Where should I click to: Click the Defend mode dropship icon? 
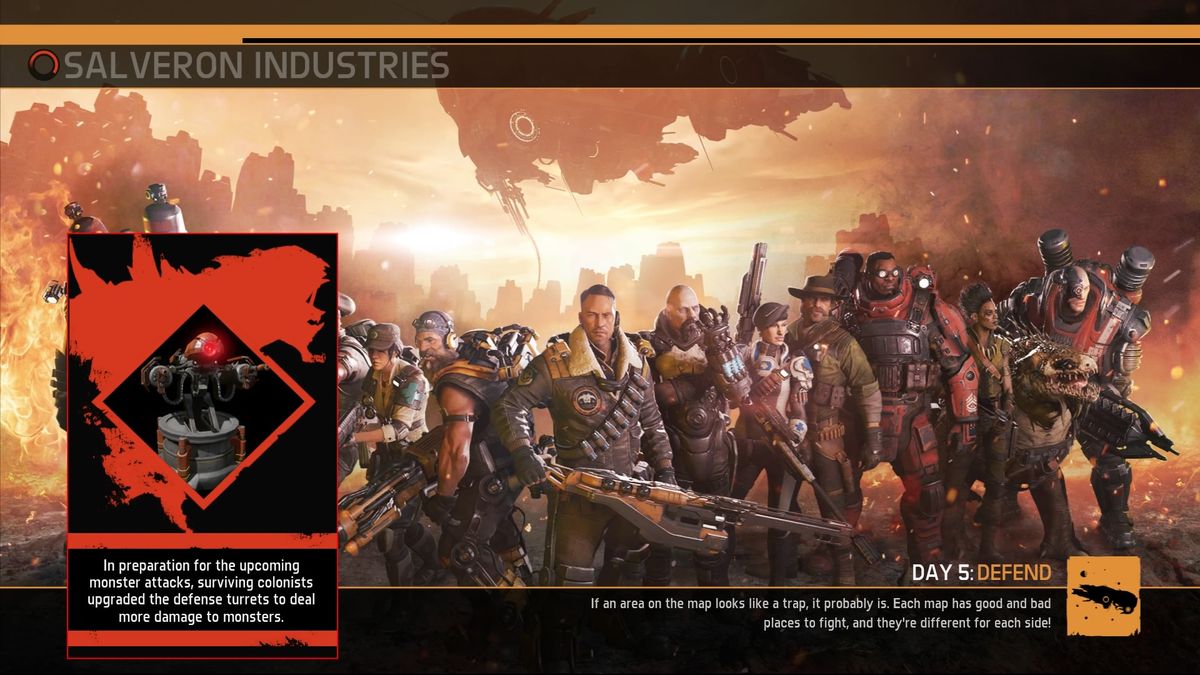pyautogui.click(x=1103, y=596)
